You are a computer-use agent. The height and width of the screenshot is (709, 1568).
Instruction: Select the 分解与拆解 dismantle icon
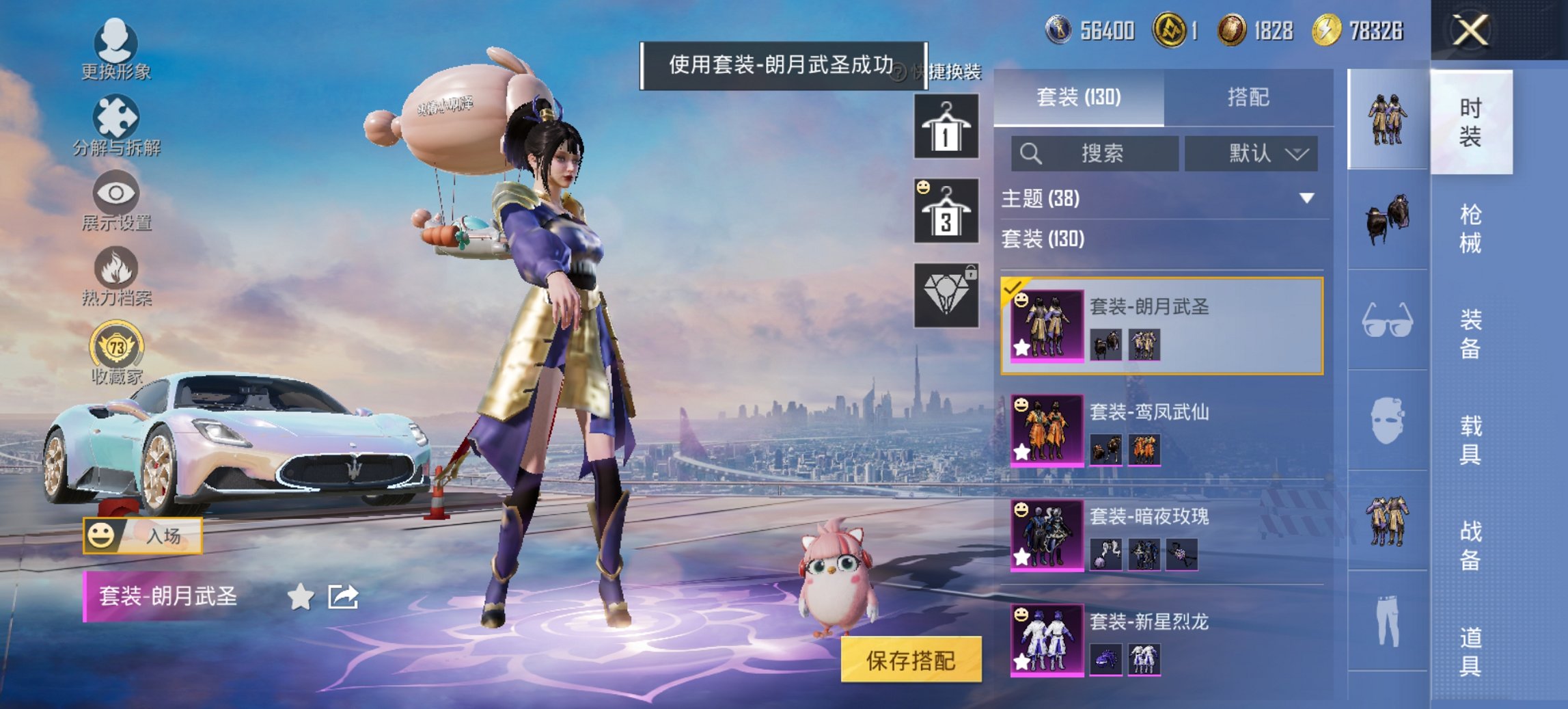pyautogui.click(x=116, y=116)
